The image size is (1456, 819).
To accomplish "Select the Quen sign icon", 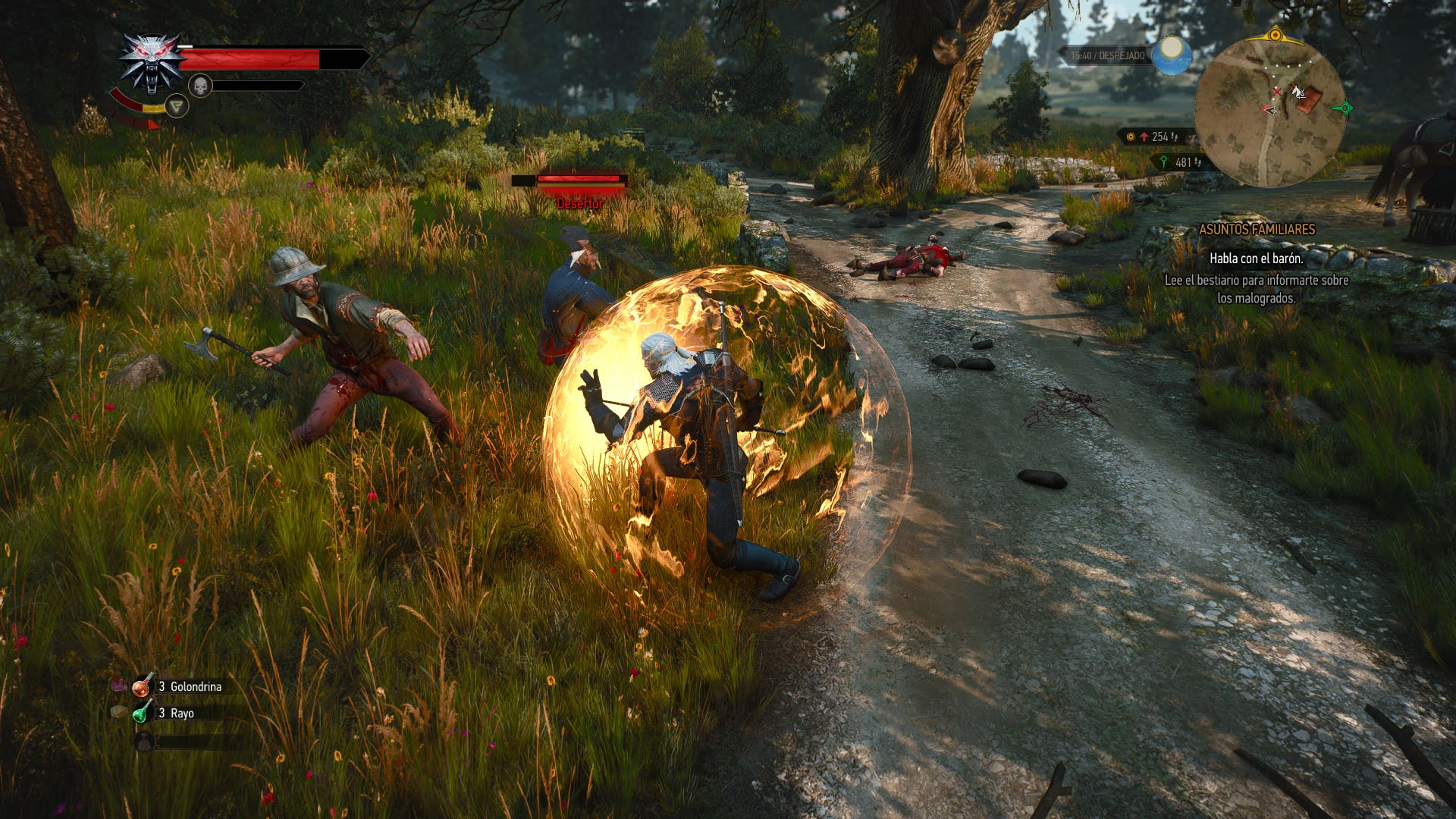I will 177,107.
